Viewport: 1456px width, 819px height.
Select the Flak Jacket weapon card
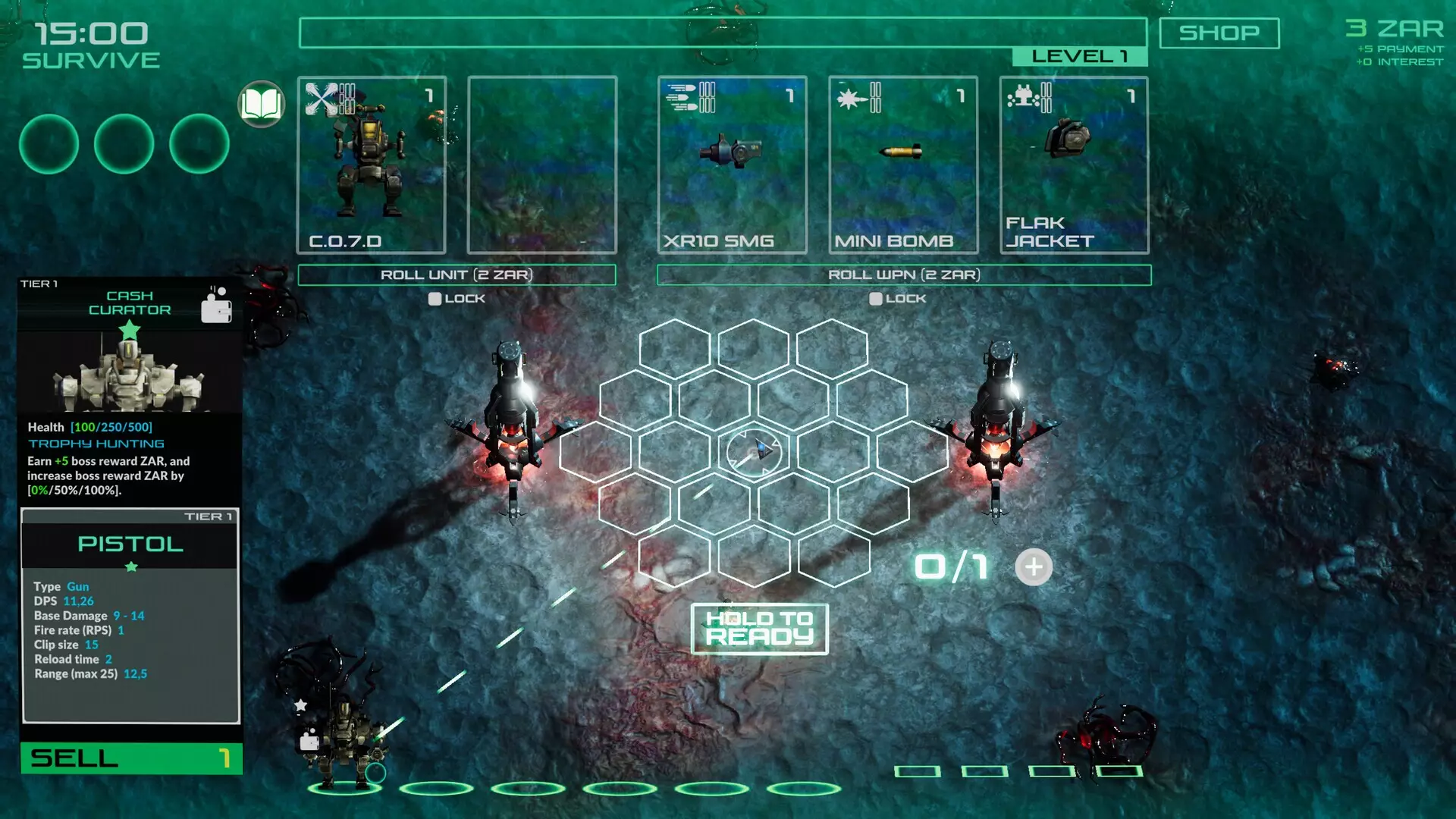[x=1074, y=163]
